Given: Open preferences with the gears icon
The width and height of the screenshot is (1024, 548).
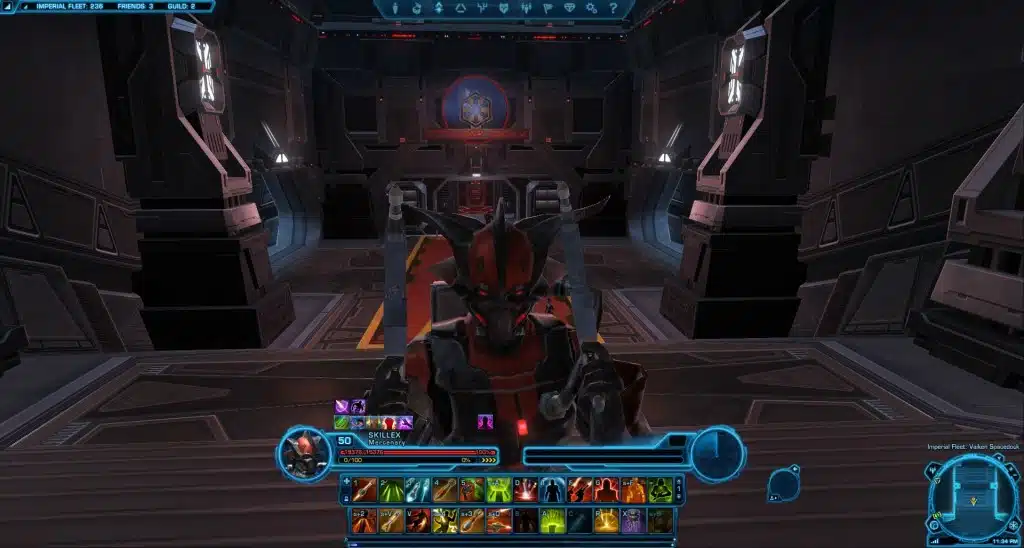Looking at the screenshot, I should 591,8.
